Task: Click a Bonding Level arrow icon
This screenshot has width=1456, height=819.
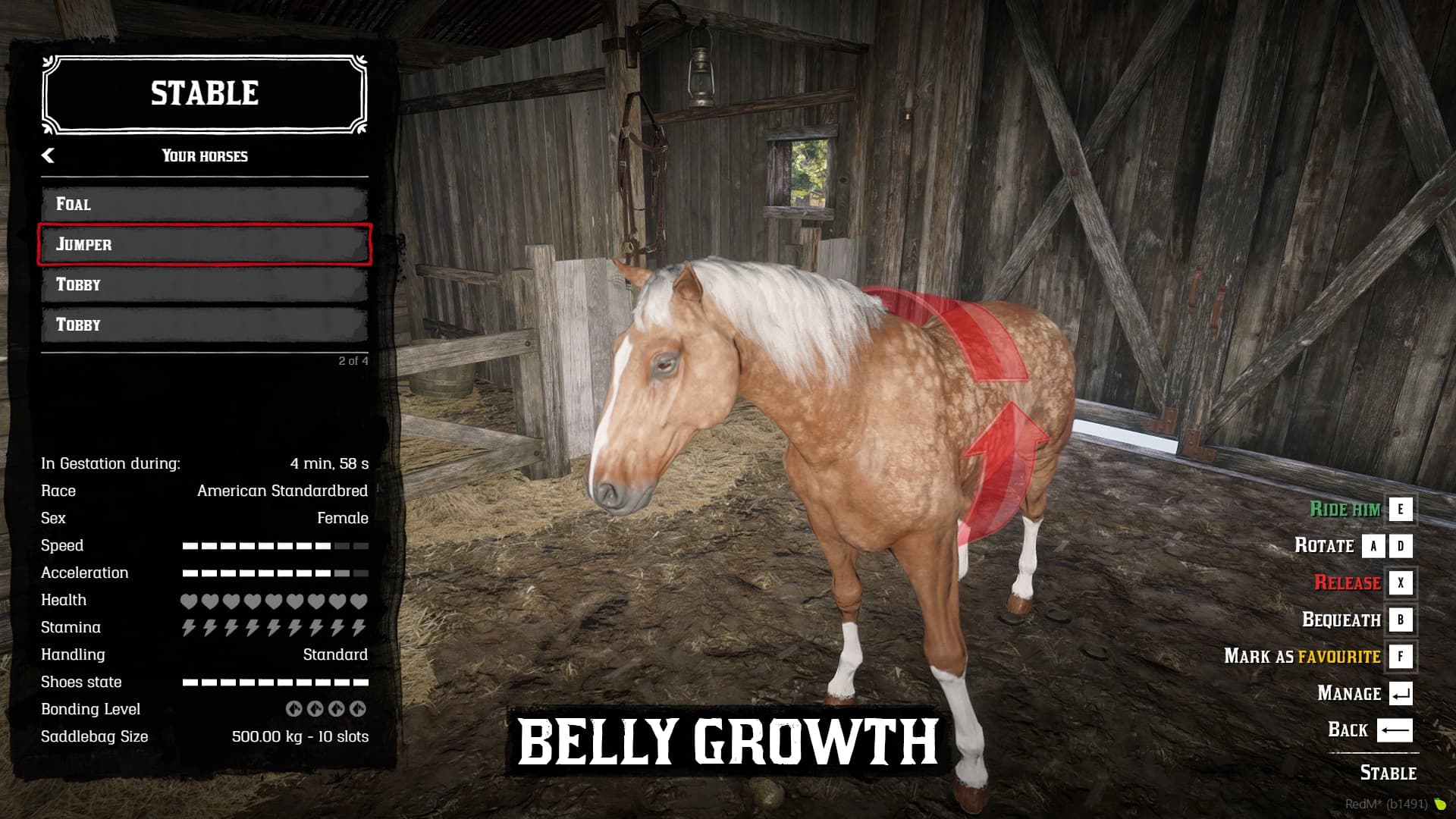Action: [294, 711]
